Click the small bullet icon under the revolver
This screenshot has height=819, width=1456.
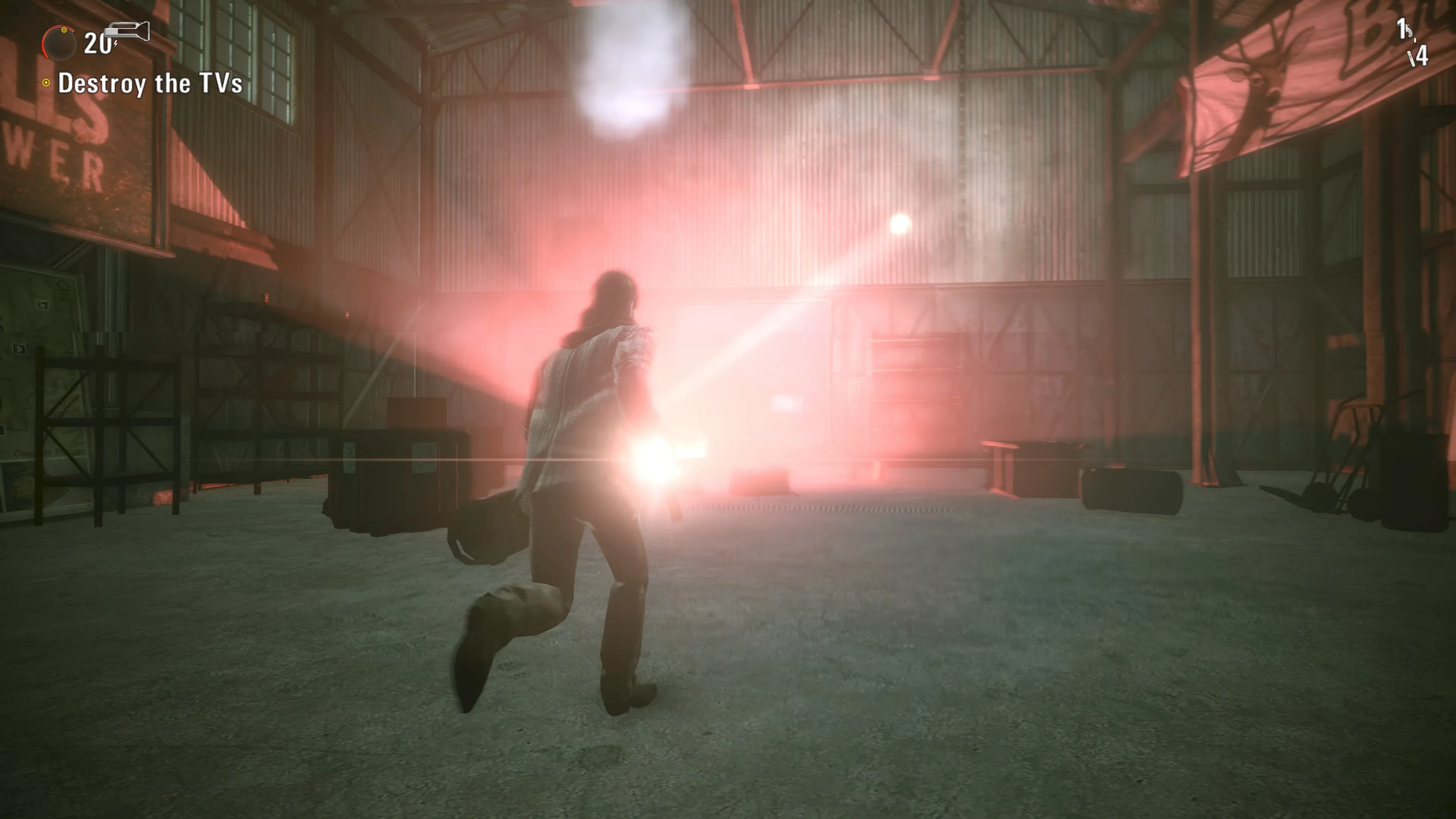click(x=1415, y=41)
